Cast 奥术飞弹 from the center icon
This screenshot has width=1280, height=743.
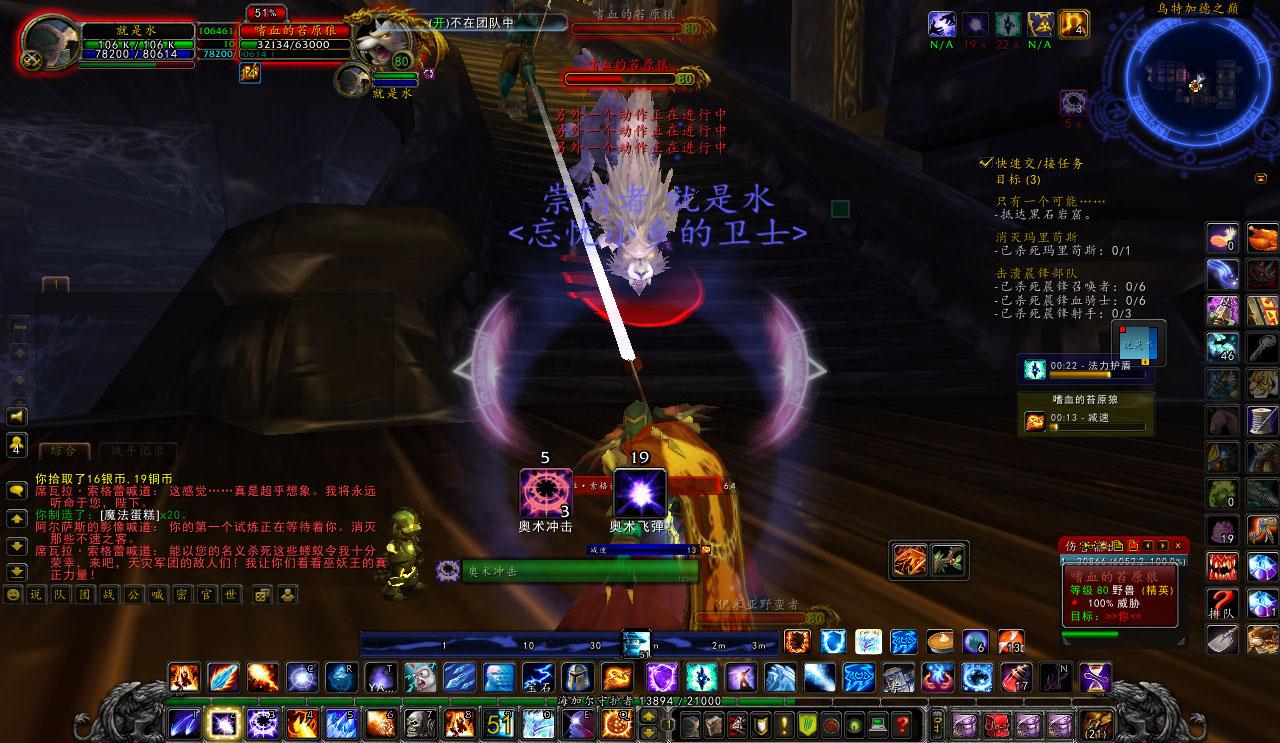(x=639, y=493)
